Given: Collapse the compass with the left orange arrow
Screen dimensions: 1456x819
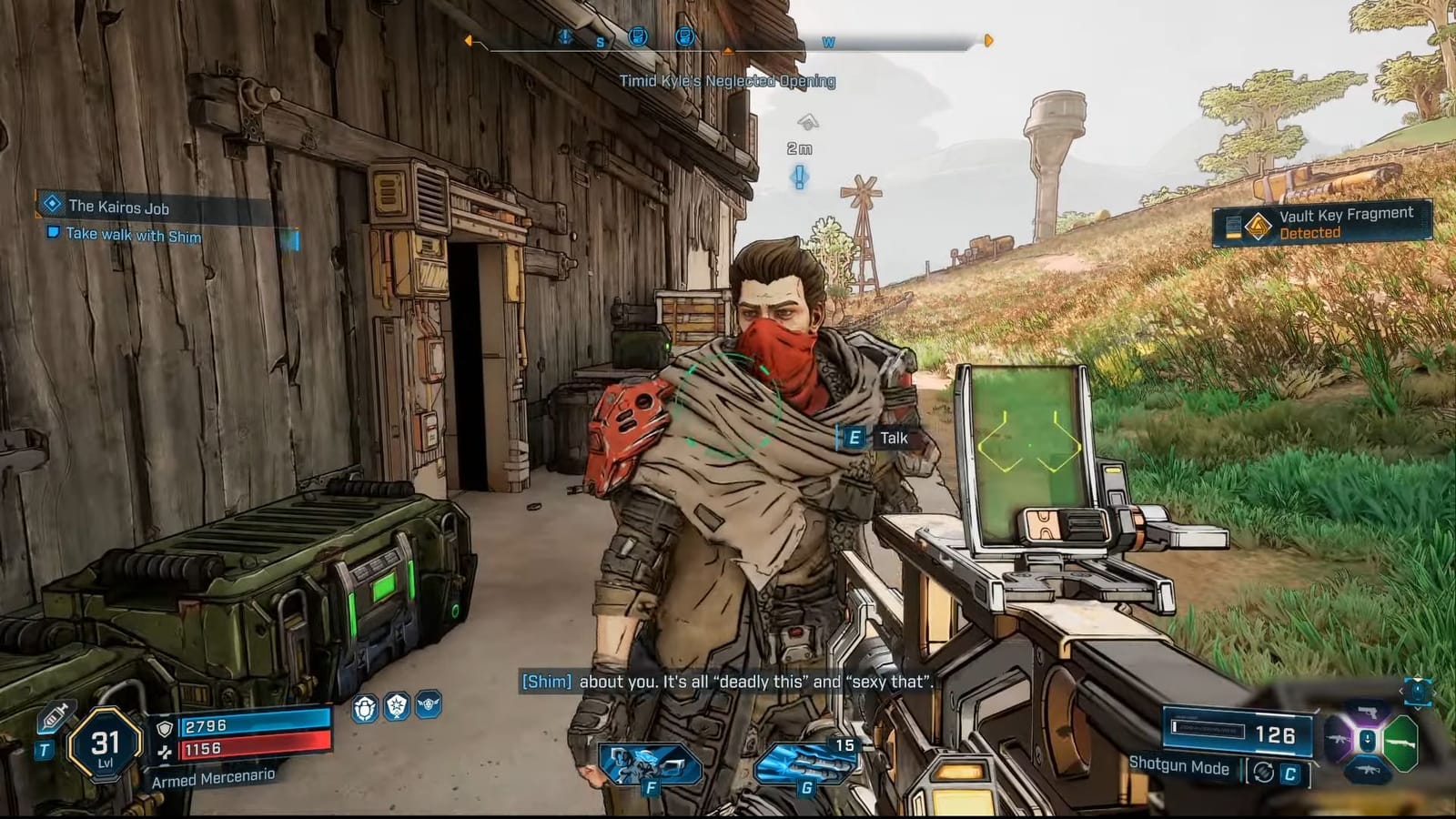Looking at the screenshot, I should pos(469,39).
